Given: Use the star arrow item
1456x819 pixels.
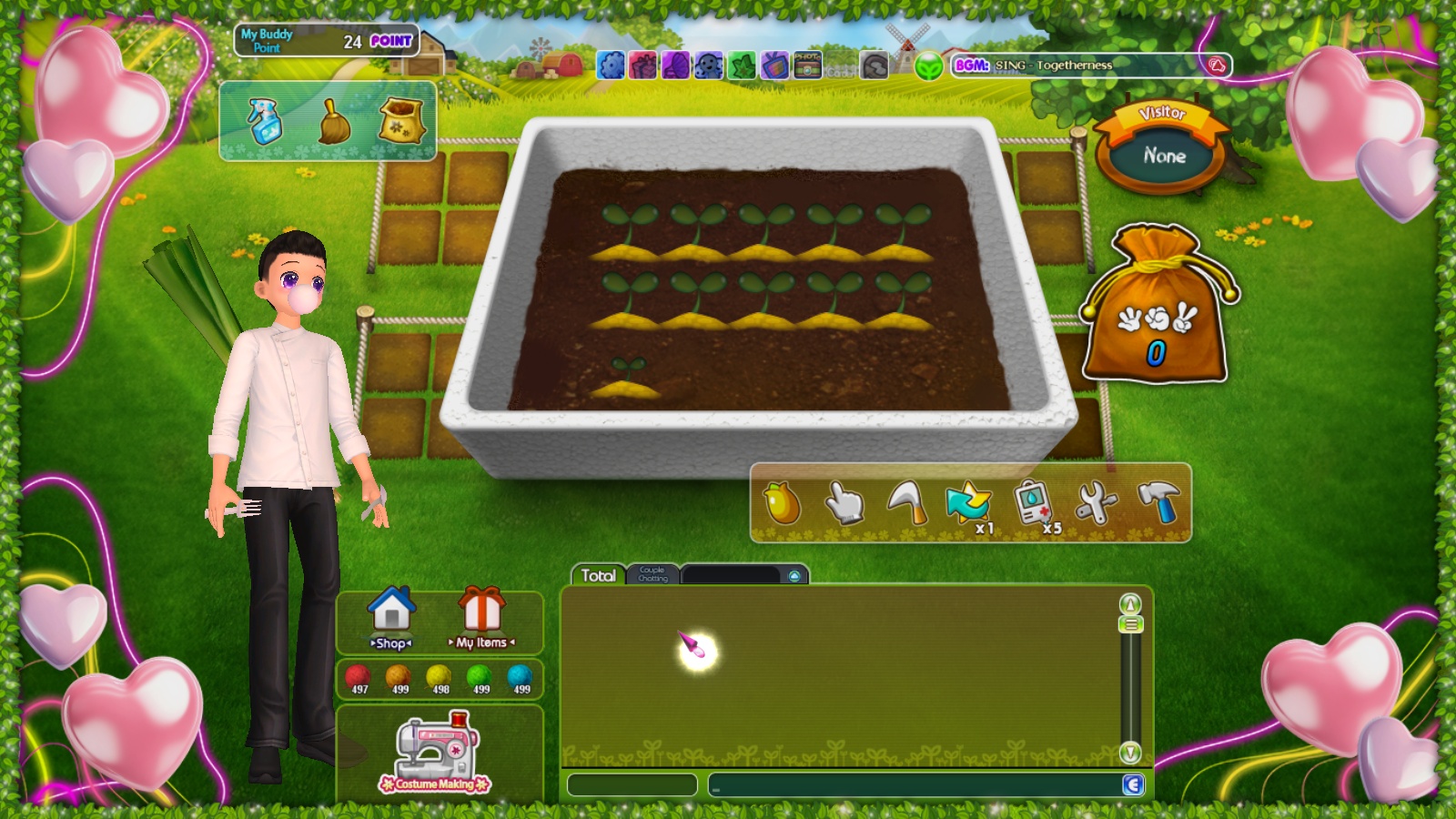Looking at the screenshot, I should (967, 502).
